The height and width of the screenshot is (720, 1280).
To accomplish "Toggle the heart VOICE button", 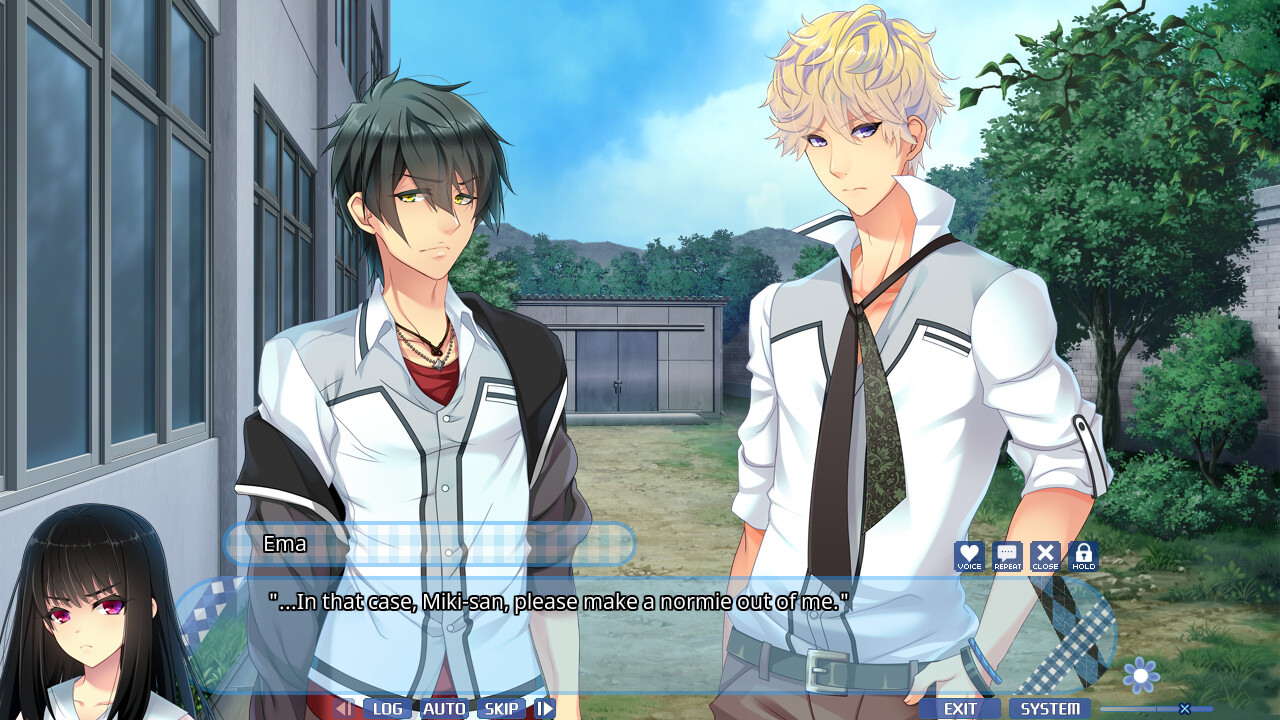I will pos(969,556).
